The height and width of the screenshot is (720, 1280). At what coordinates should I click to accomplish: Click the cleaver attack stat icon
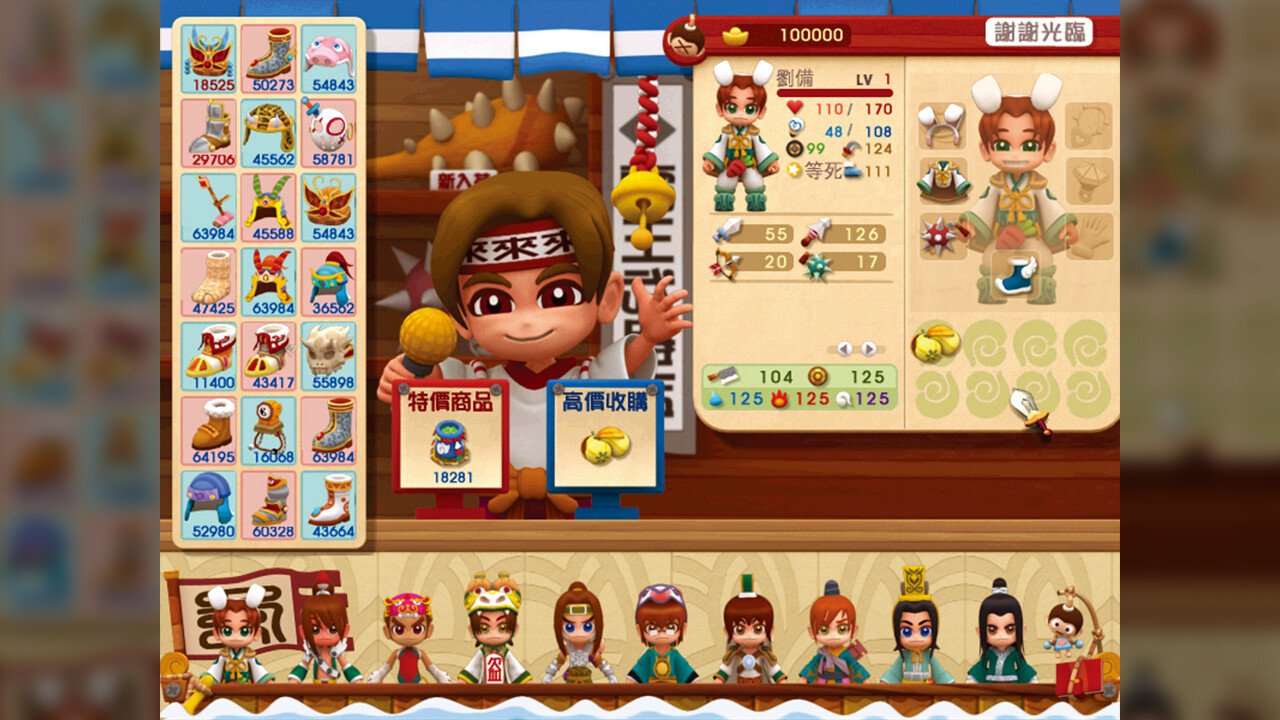(x=723, y=375)
